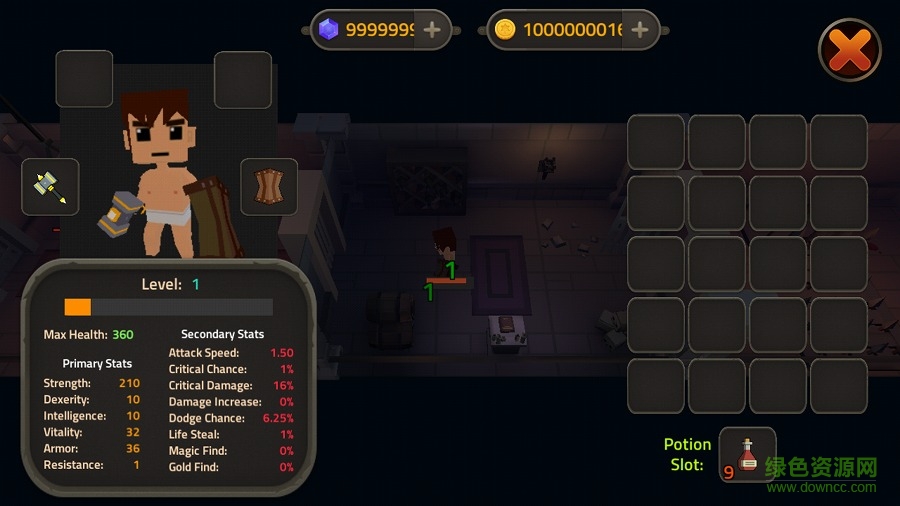Image resolution: width=900 pixels, height=506 pixels.
Task: Close the inventory with the orange X
Action: click(x=849, y=50)
